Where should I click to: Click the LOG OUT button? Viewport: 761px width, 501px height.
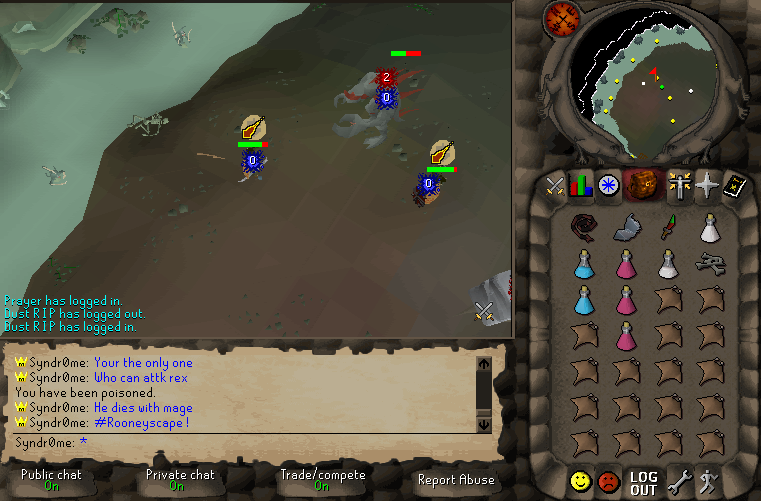click(643, 482)
